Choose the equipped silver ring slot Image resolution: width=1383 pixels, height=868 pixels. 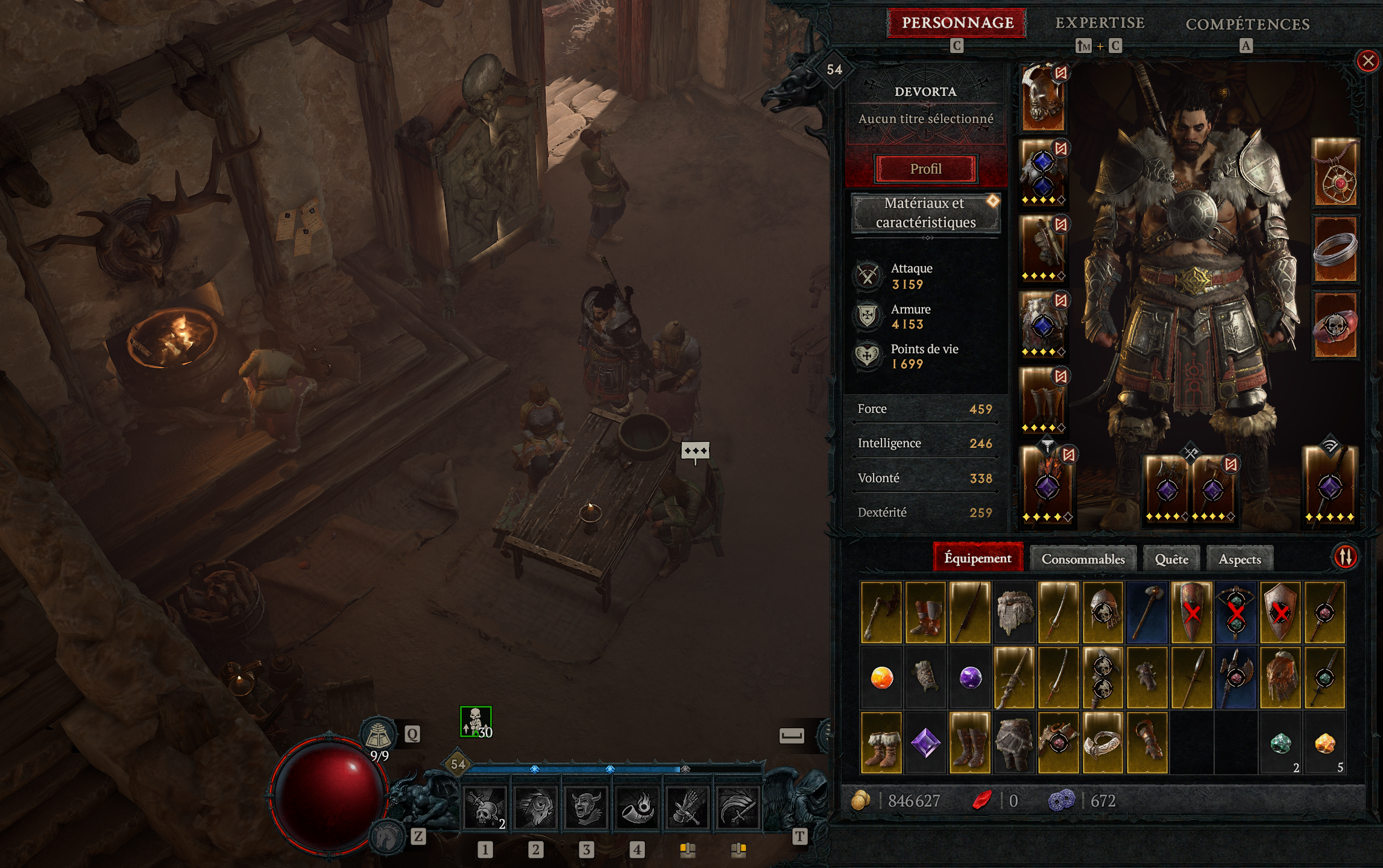(1335, 250)
